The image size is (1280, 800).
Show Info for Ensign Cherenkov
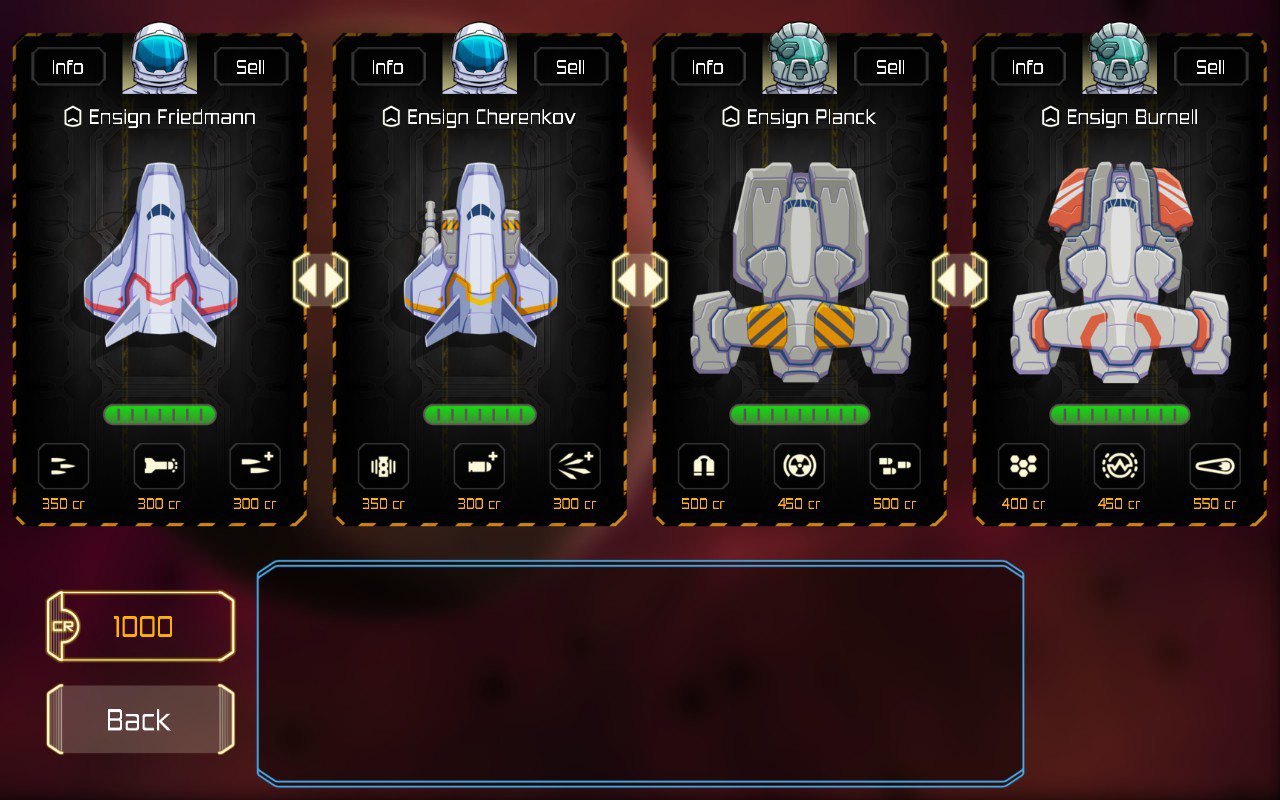(388, 67)
